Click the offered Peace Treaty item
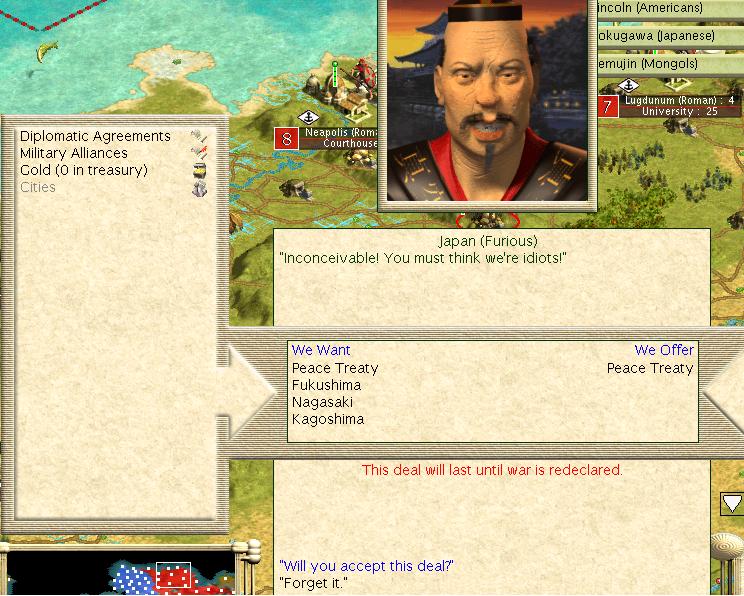This screenshot has height=596, width=744. click(650, 368)
